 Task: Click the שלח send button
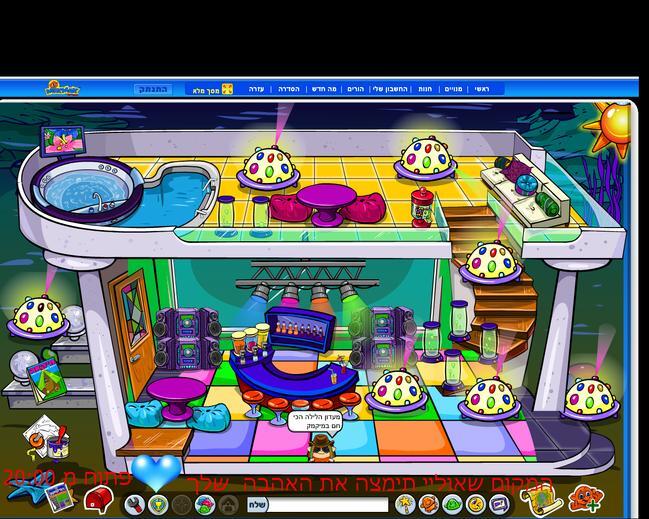point(257,505)
